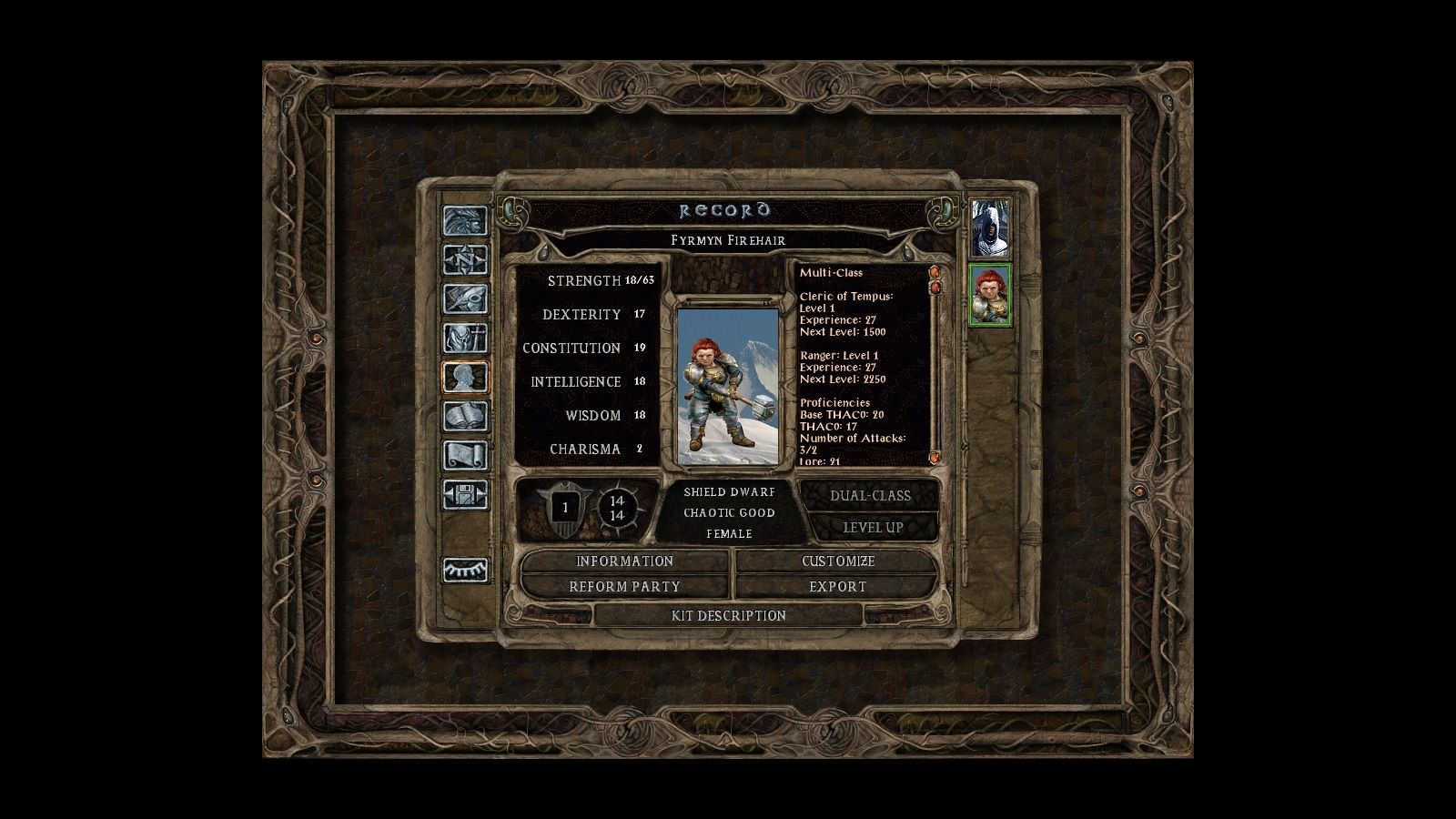Click the Dual-Class button
Image resolution: width=1456 pixels, height=819 pixels.
coord(870,496)
